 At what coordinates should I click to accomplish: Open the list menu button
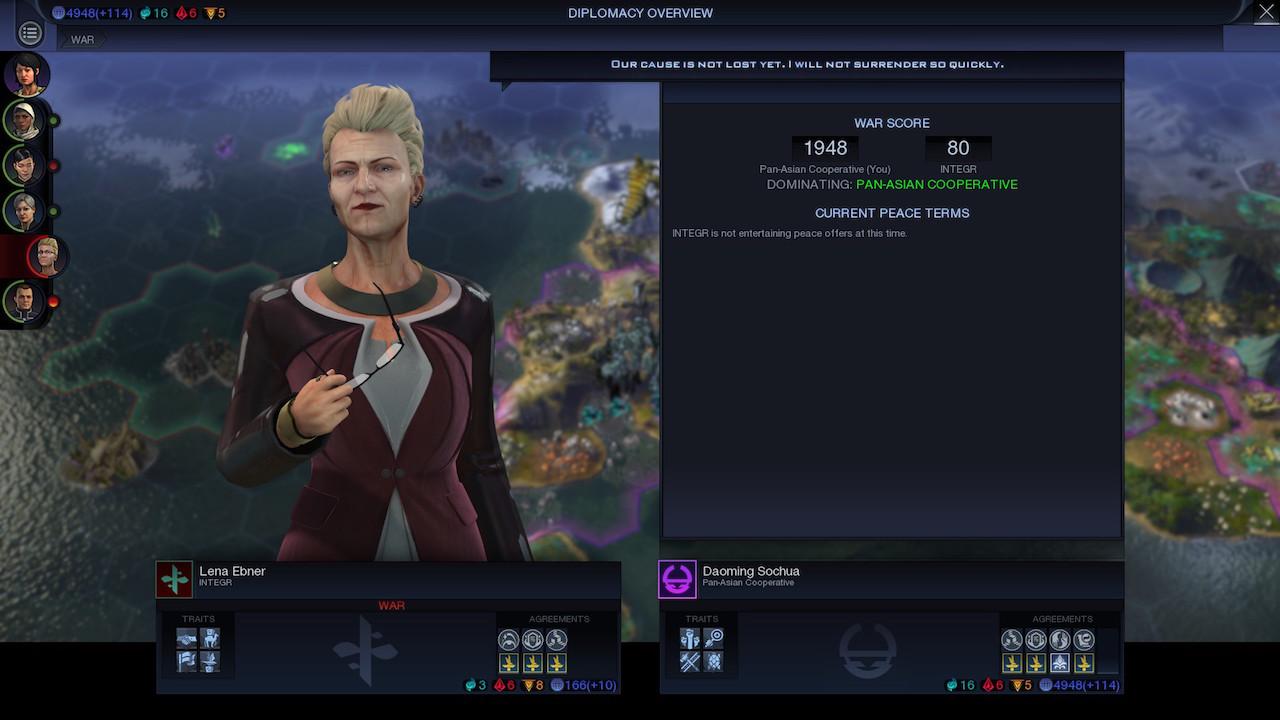(x=30, y=33)
